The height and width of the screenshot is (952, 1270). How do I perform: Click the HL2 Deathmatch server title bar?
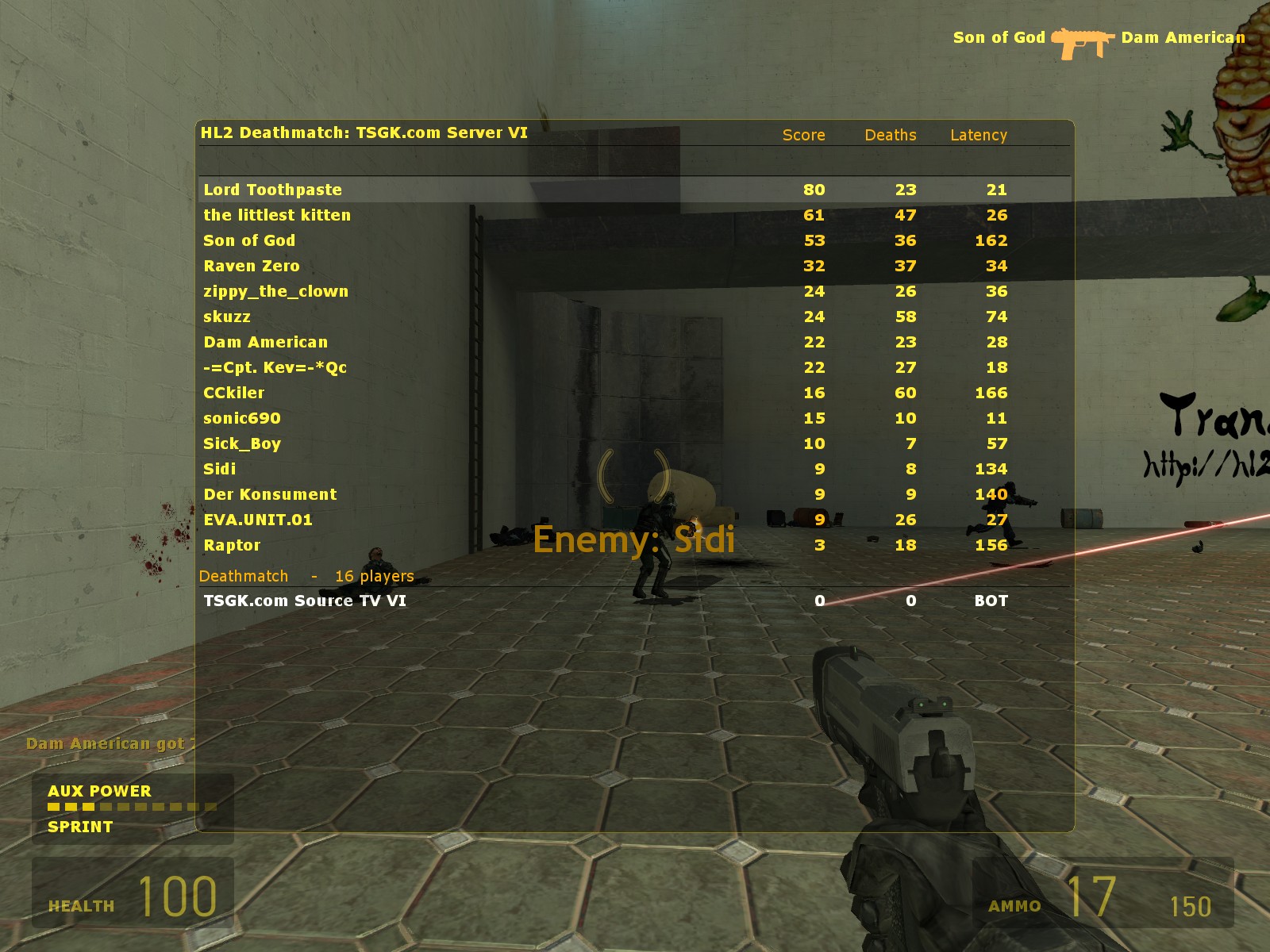[364, 134]
